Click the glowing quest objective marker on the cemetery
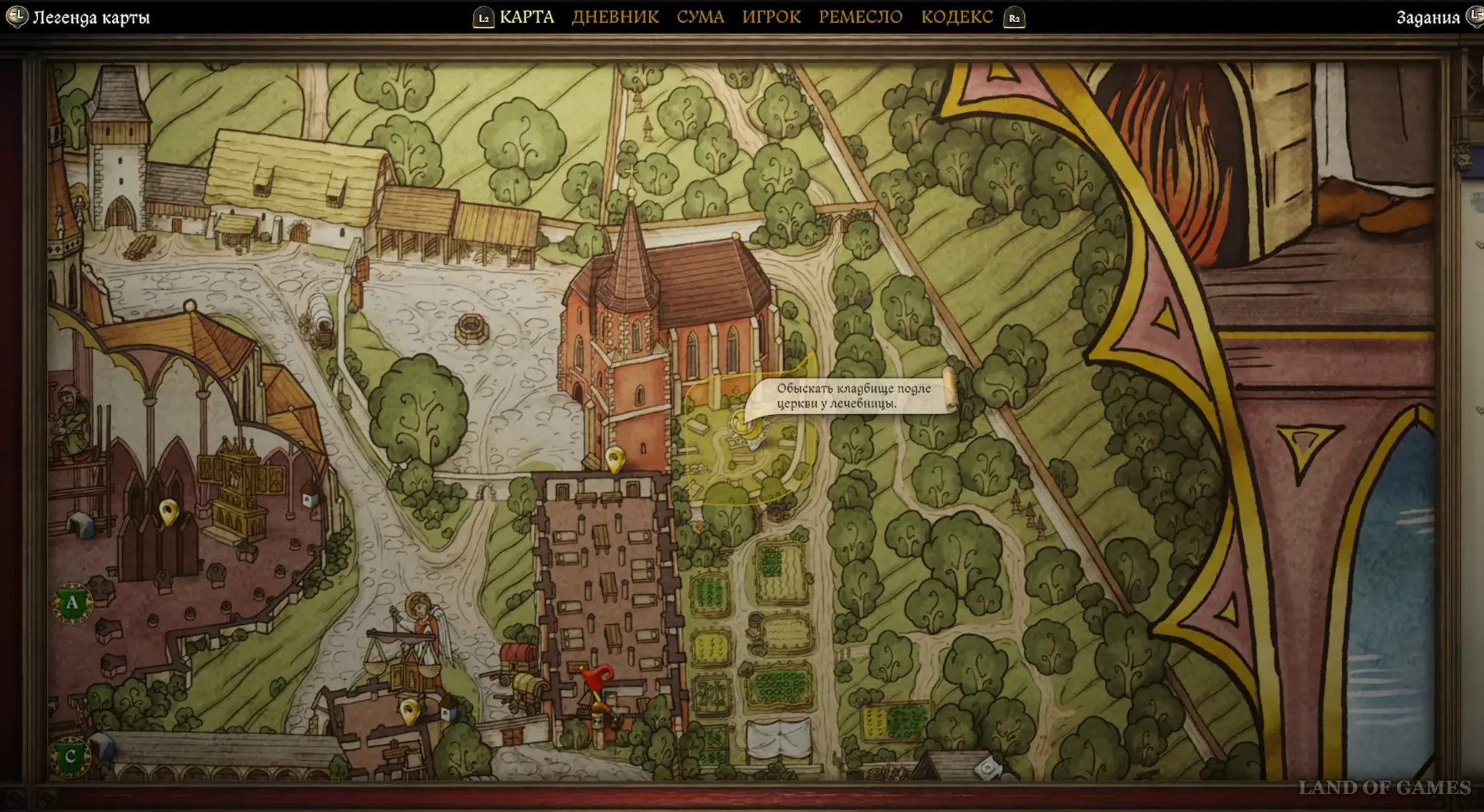This screenshot has width=1484, height=812. pos(742,423)
